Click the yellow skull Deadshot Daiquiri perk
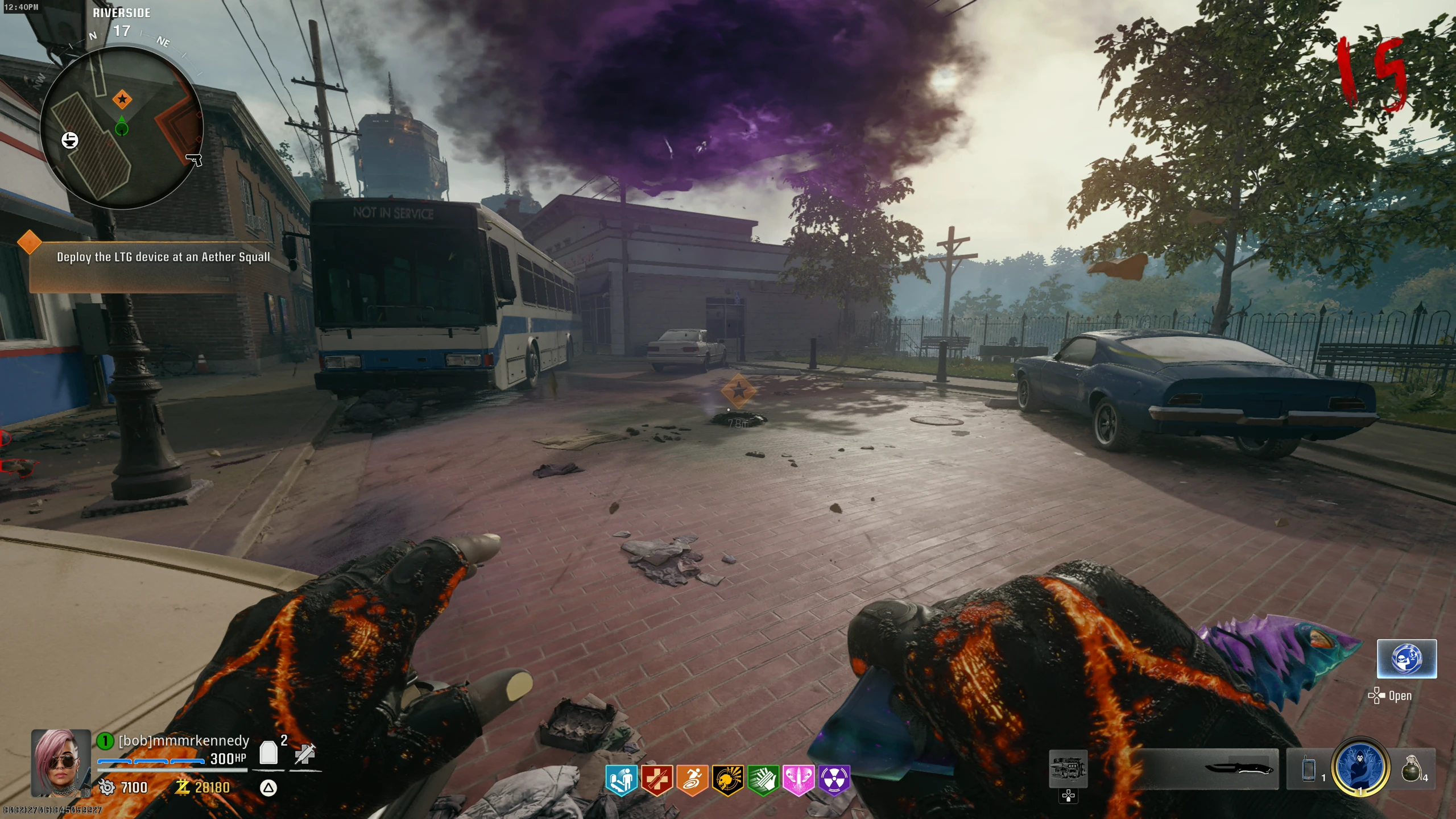Screen dimensions: 1456x819 [x=727, y=779]
